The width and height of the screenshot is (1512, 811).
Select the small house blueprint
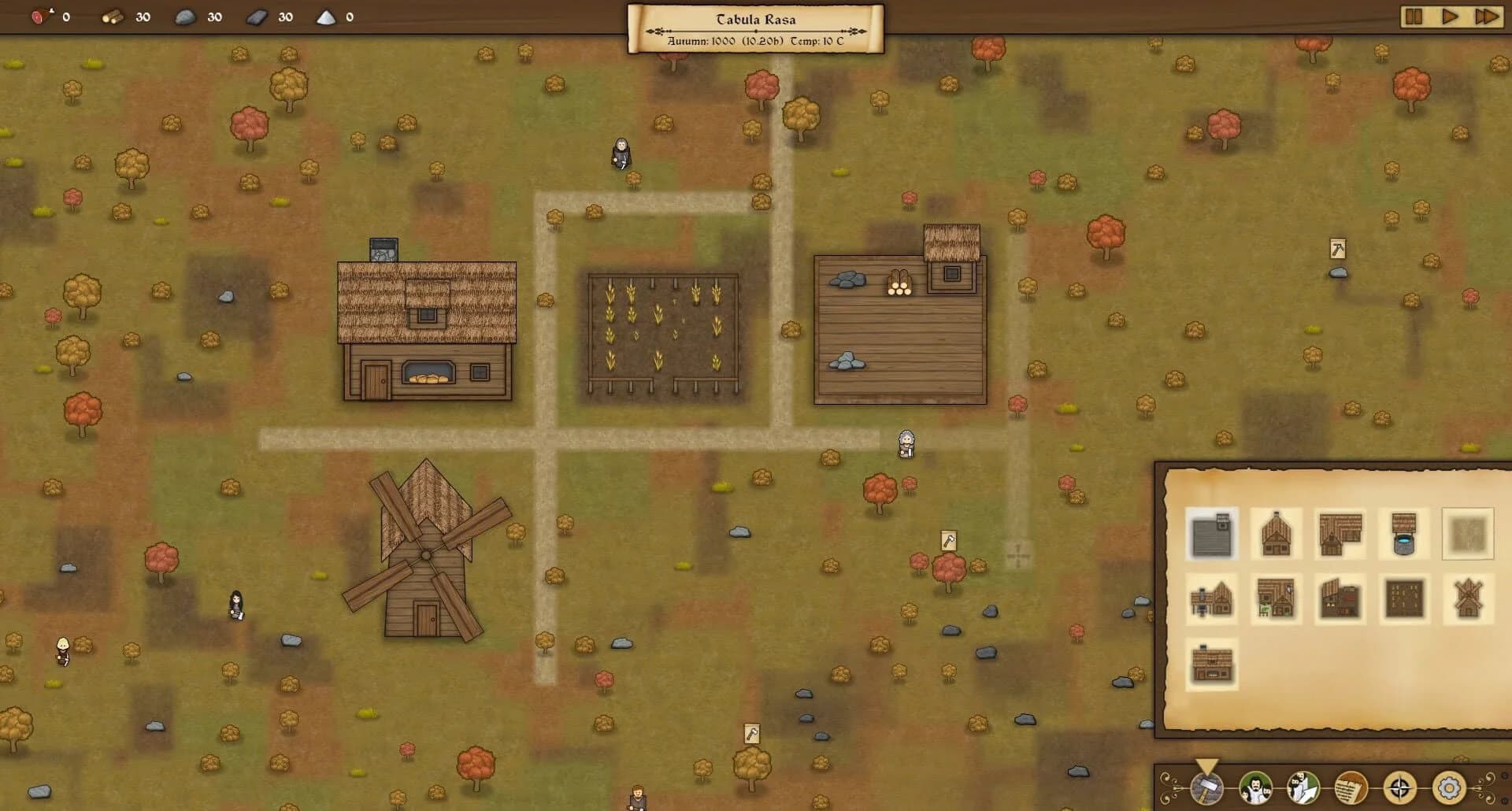click(x=1277, y=533)
